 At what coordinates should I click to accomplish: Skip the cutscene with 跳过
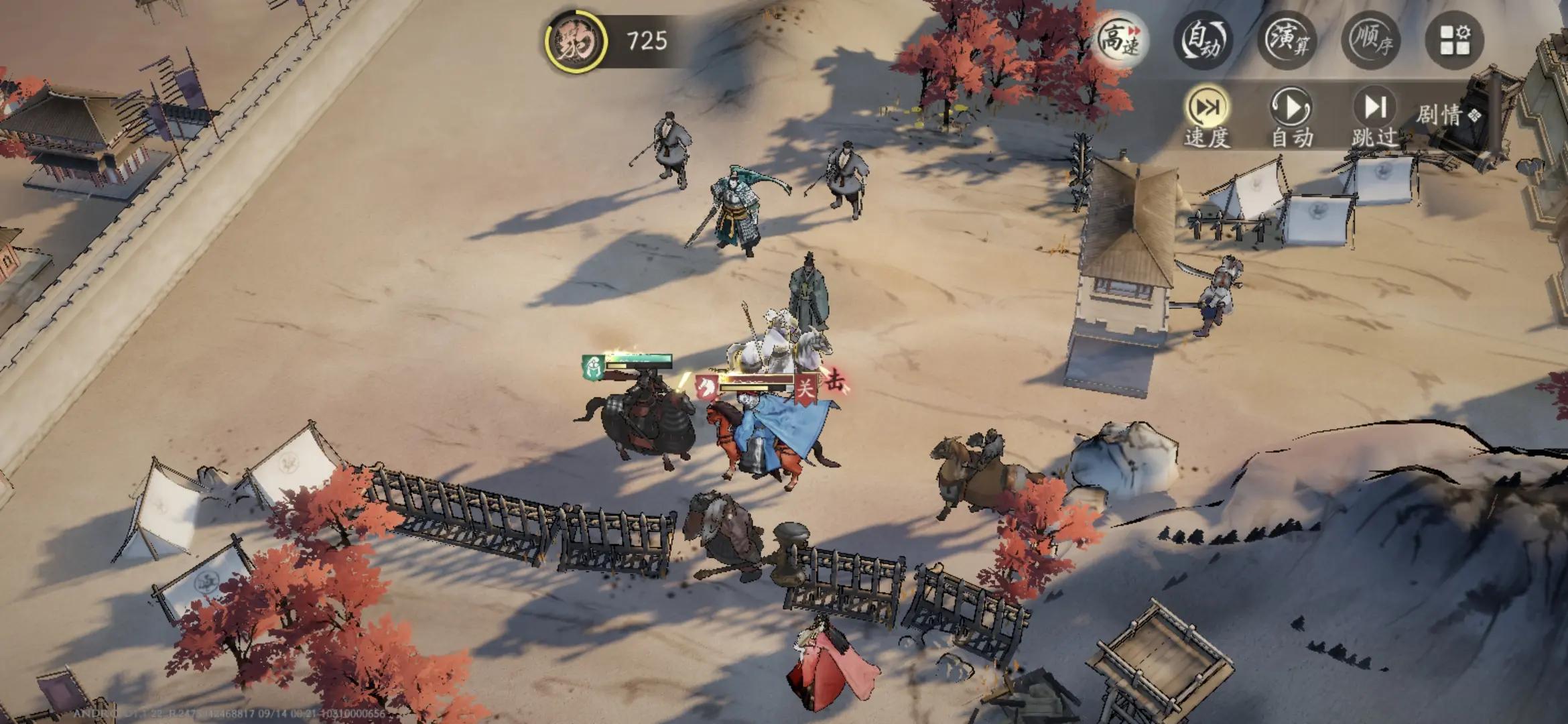point(1374,119)
